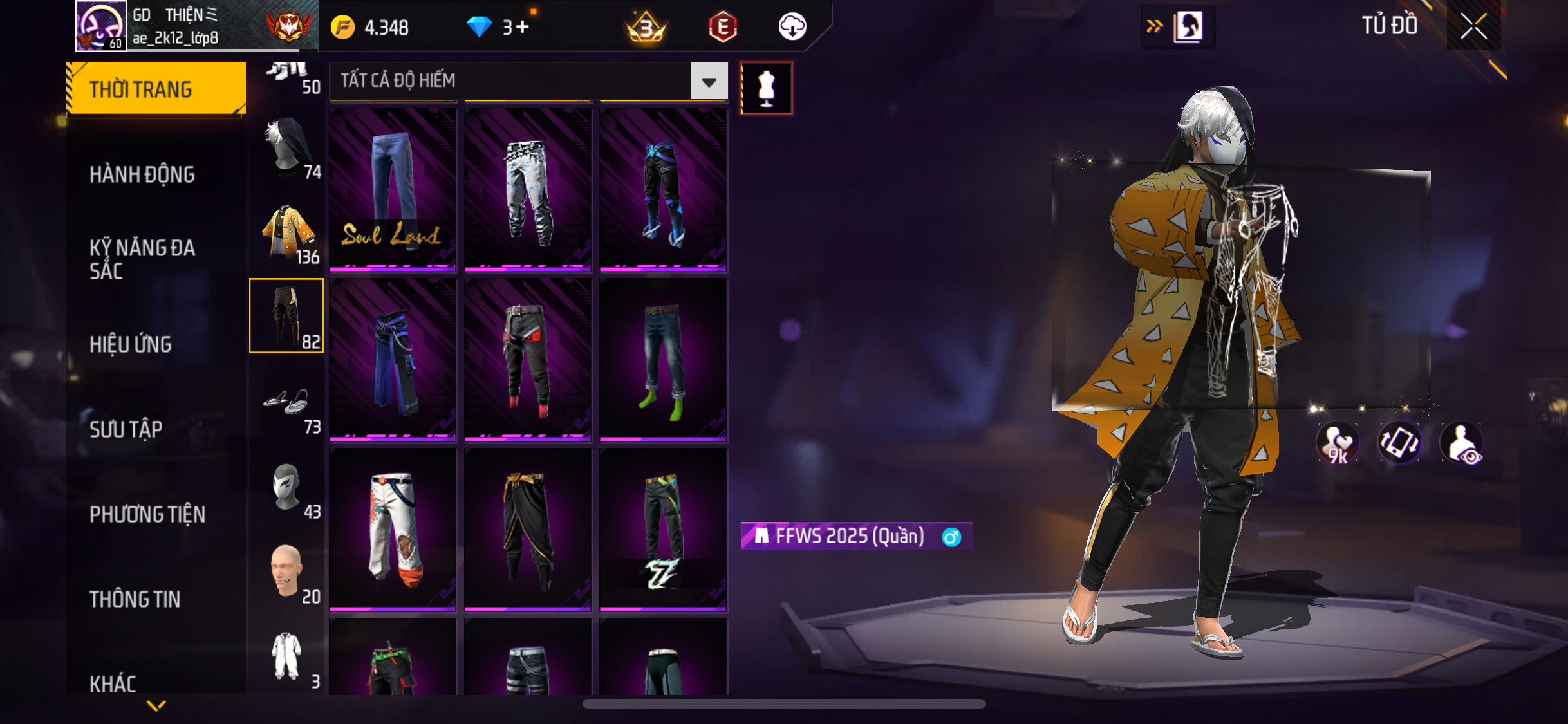Screen dimensions: 1568x724
Task: Open the Tất Cả Độ Hiếm rarity dropdown
Action: click(x=709, y=81)
